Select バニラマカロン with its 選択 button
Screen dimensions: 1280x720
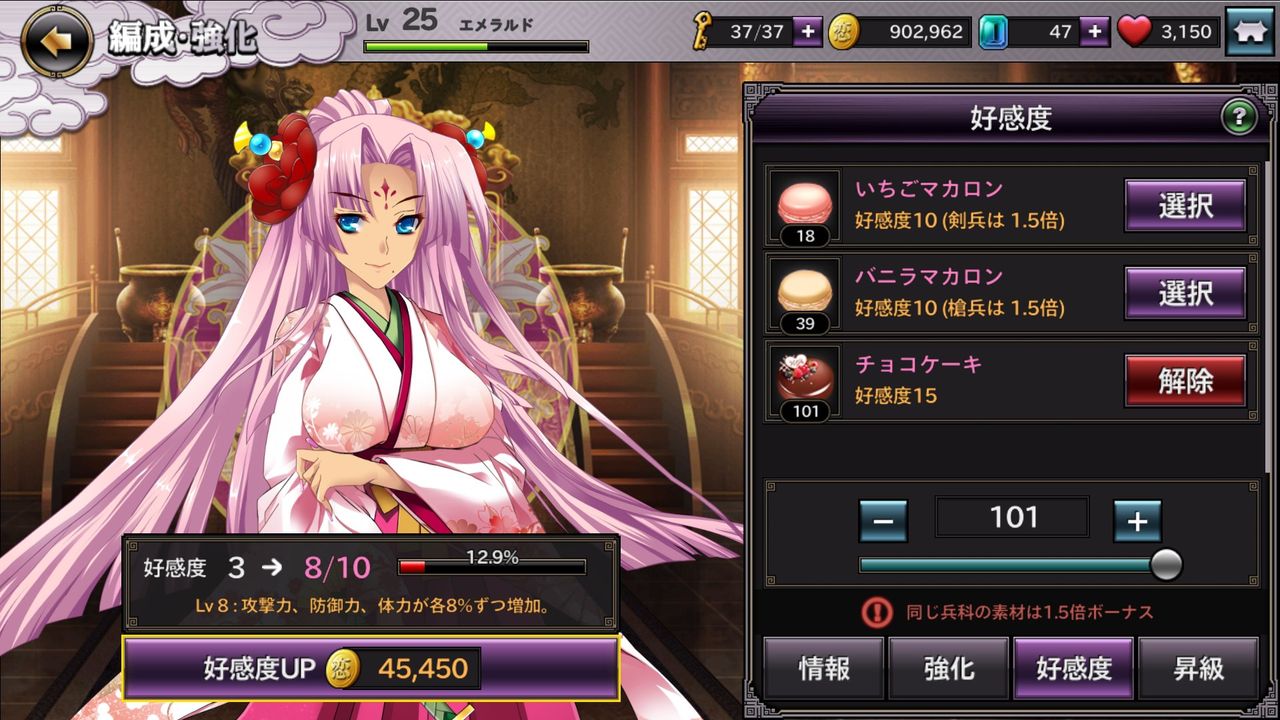[1185, 293]
